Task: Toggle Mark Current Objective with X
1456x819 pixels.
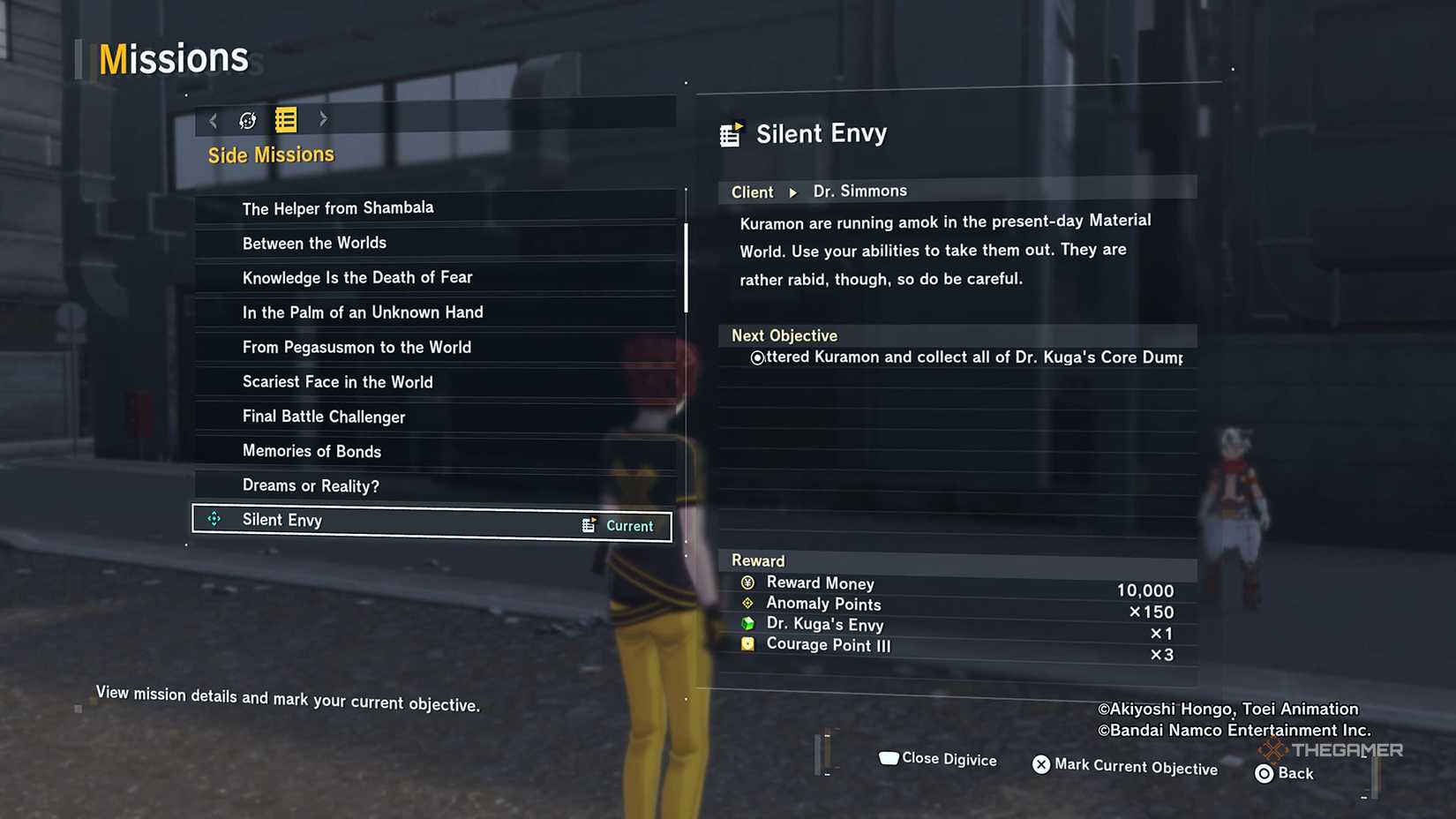Action: [x=1041, y=764]
